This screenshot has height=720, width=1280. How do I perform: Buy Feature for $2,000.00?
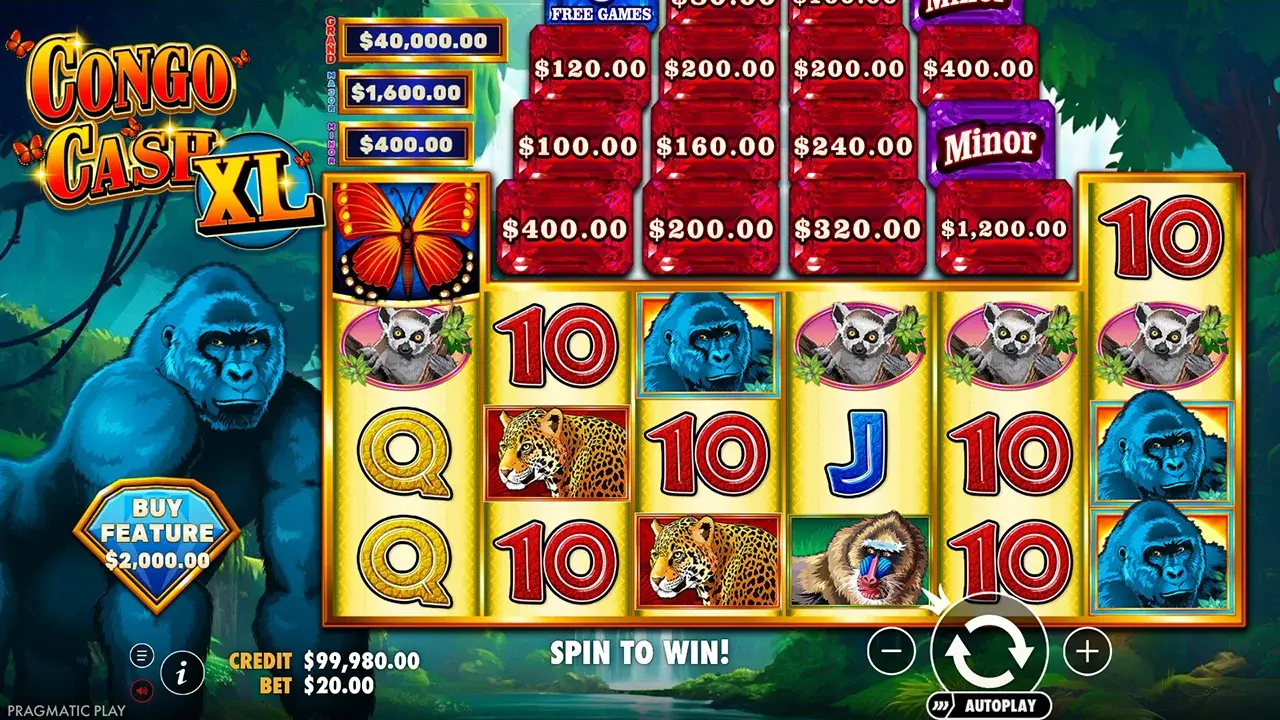pos(157,545)
